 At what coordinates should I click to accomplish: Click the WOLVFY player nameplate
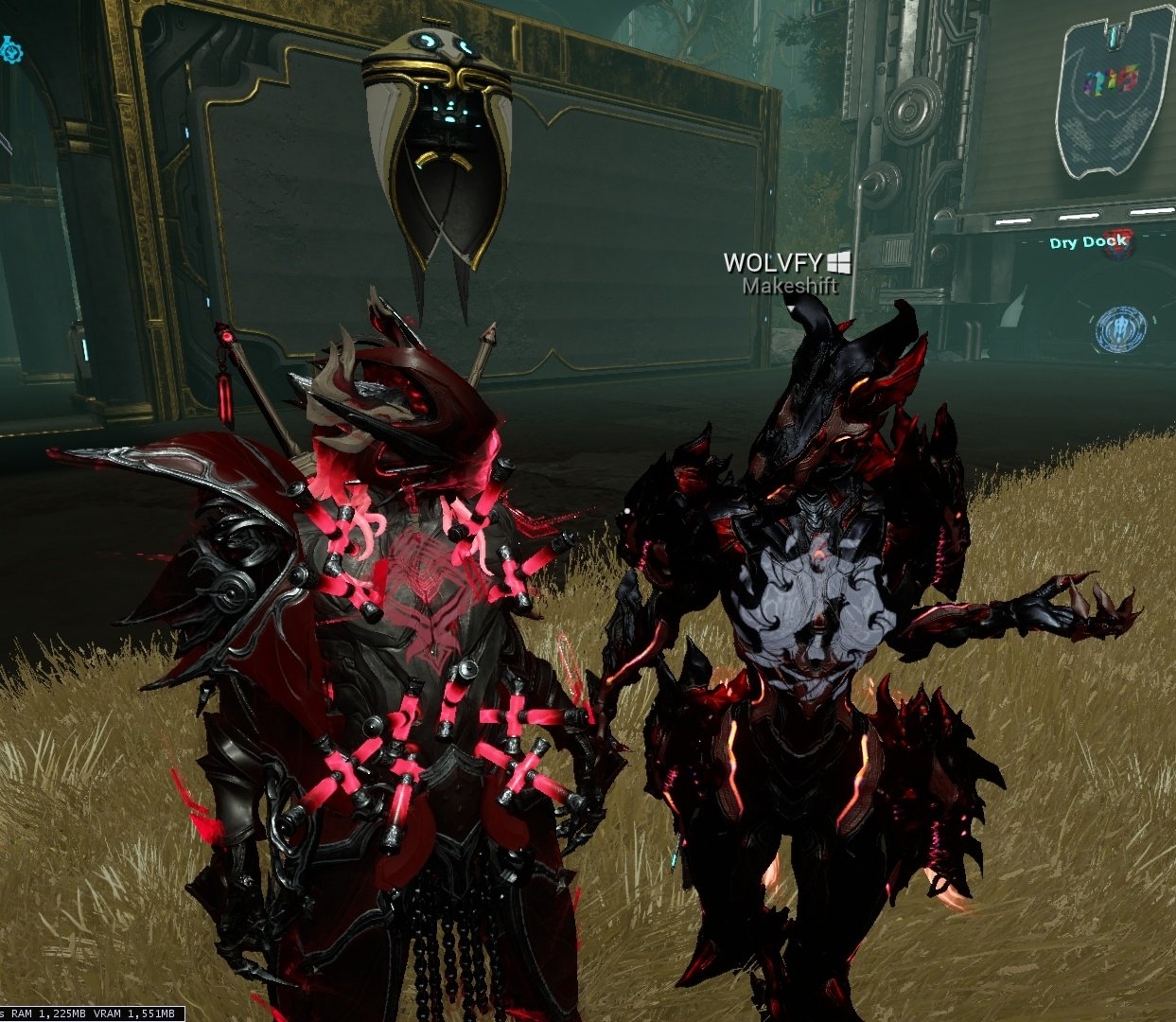click(774, 262)
